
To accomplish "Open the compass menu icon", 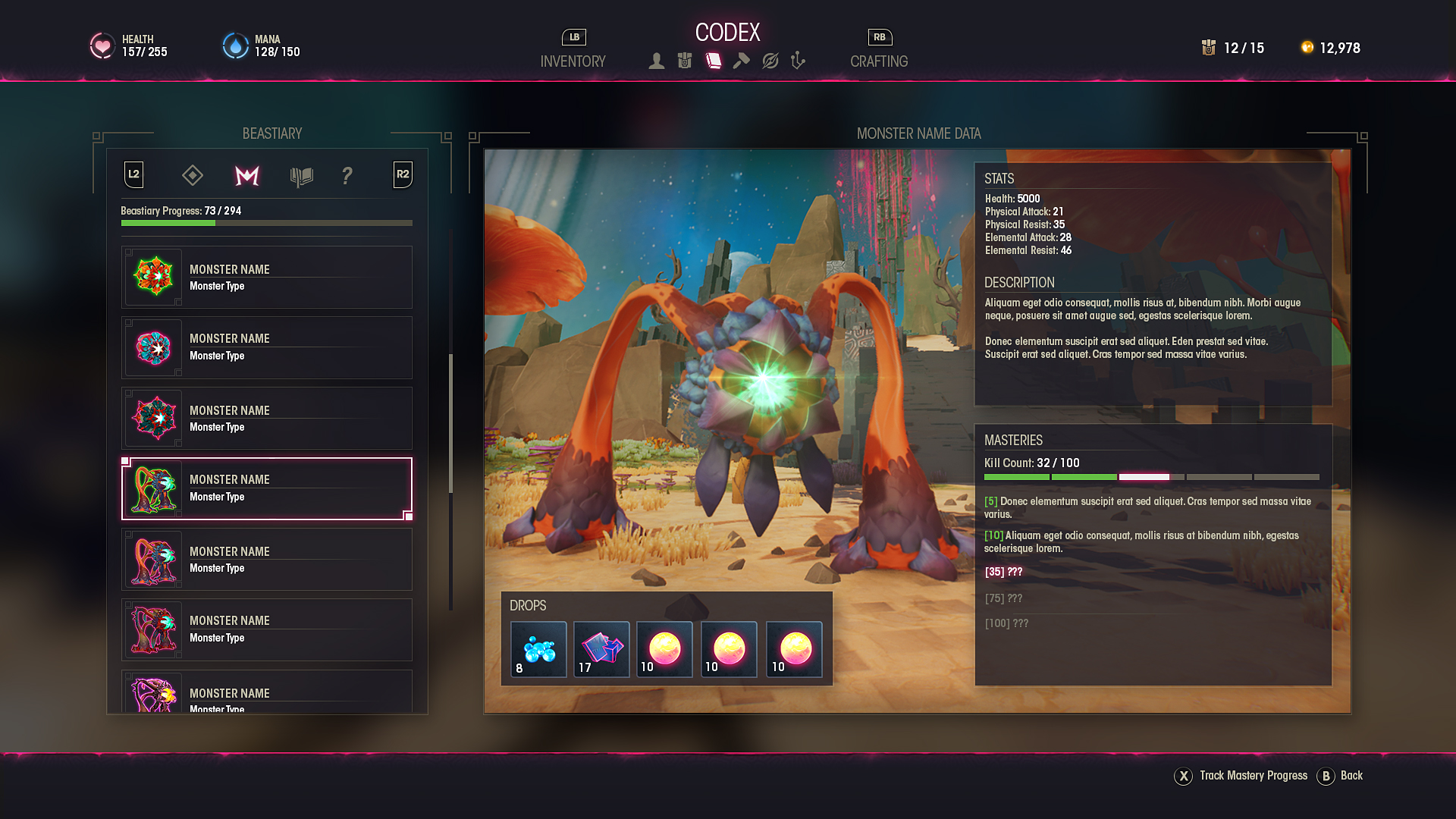I will coord(770,61).
